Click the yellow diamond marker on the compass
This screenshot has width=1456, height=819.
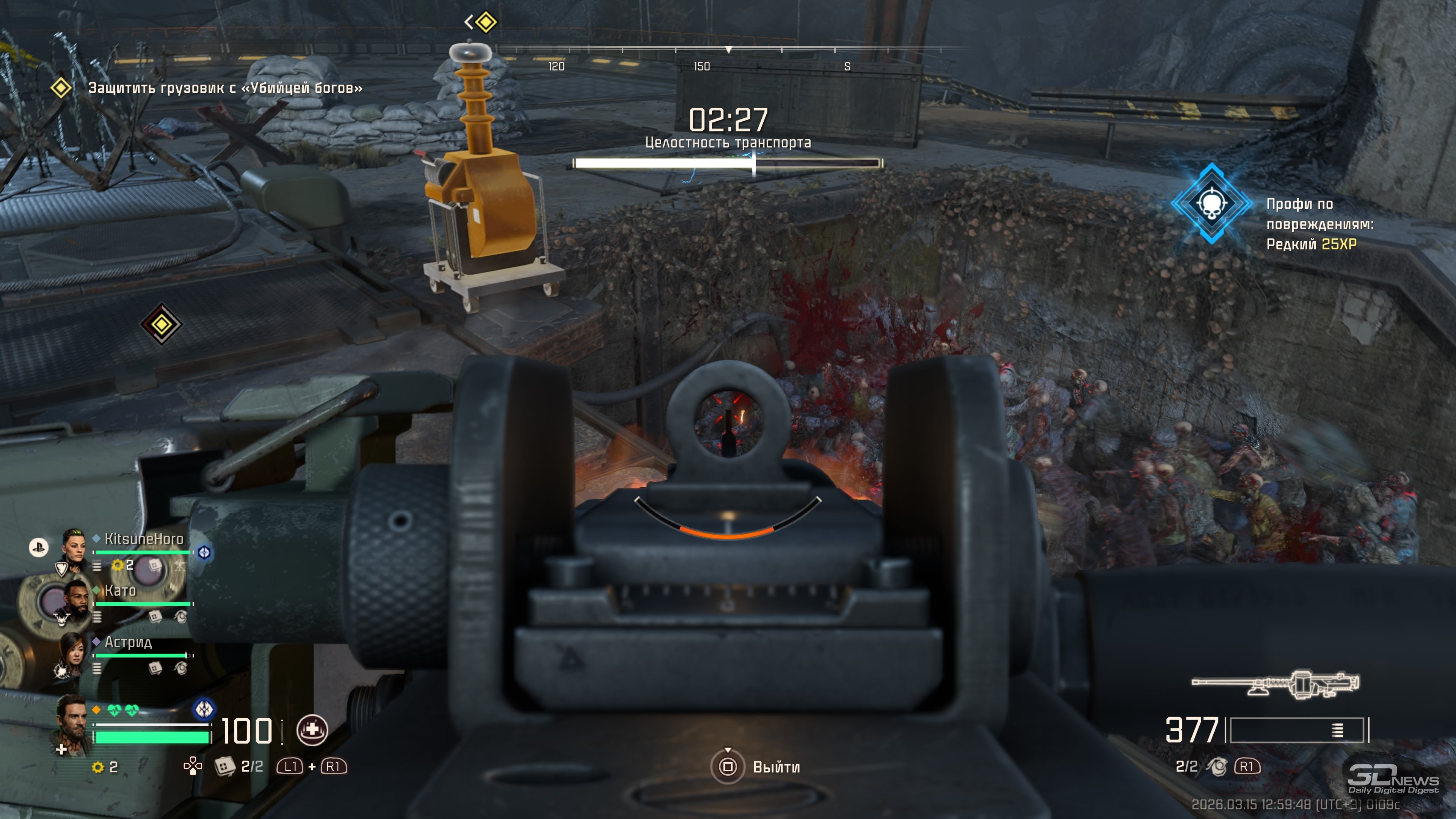pyautogui.click(x=486, y=23)
